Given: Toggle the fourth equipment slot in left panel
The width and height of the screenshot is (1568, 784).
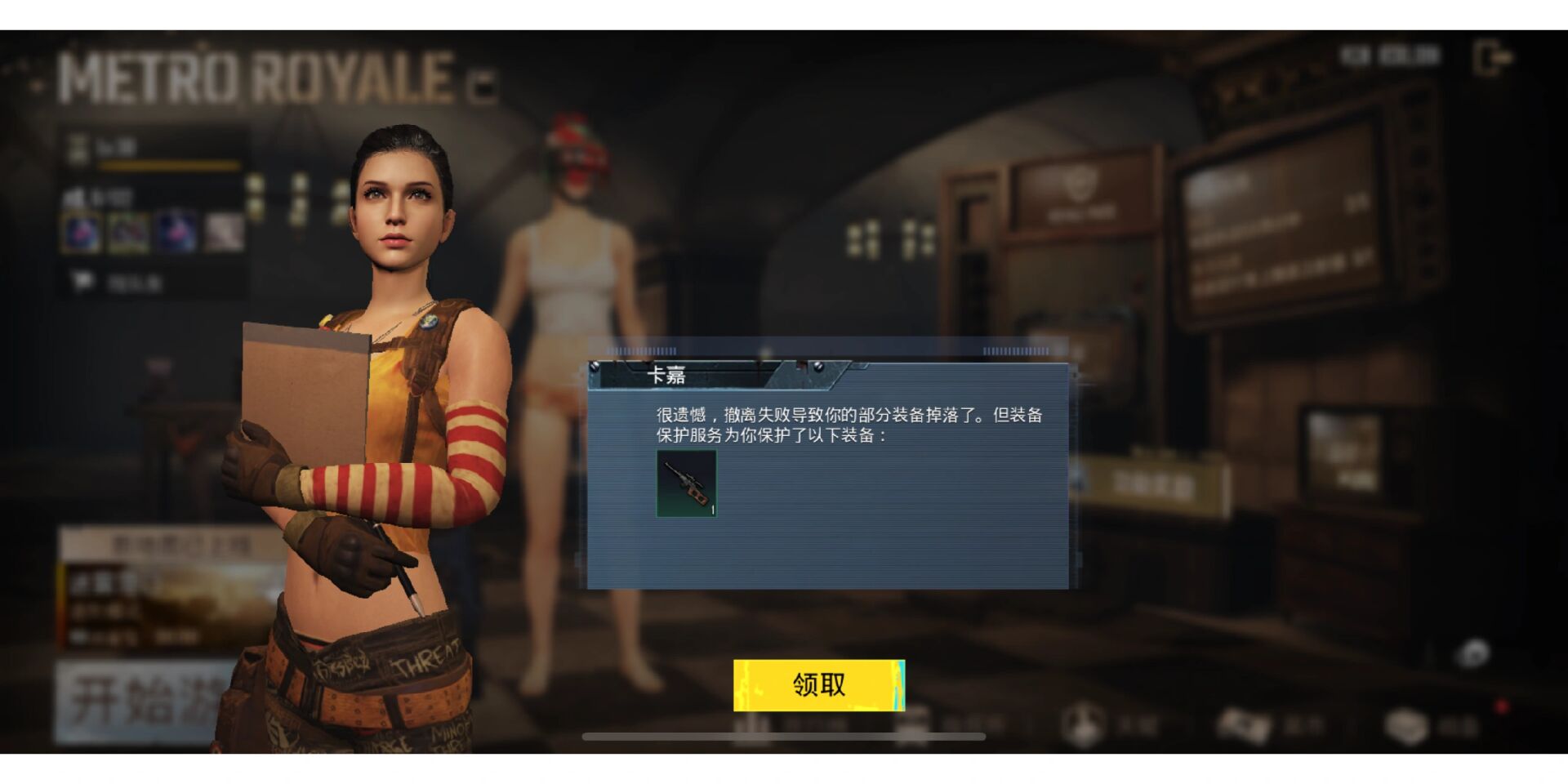Looking at the screenshot, I should click(x=222, y=233).
